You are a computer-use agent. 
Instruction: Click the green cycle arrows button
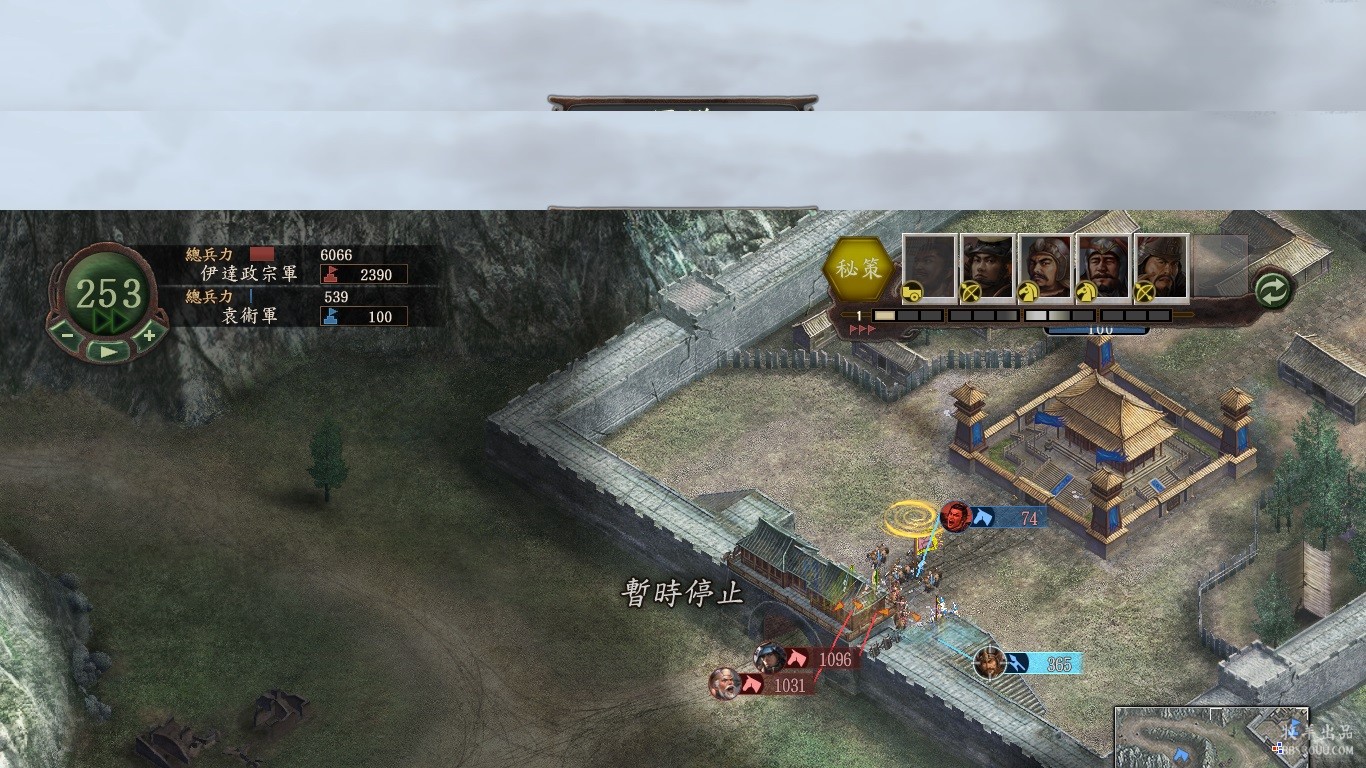1274,290
